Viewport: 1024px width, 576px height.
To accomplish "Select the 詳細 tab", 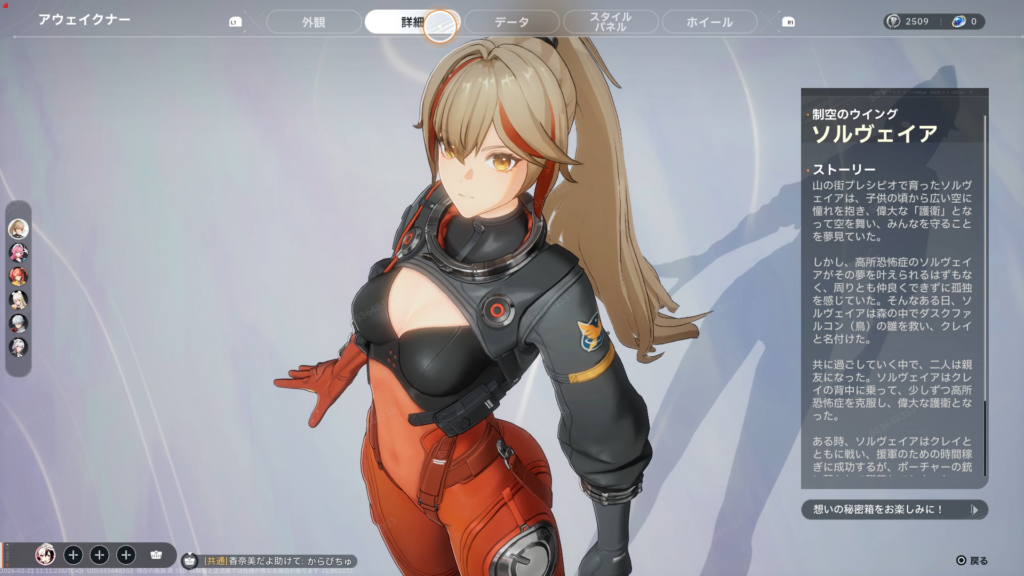I will (410, 22).
